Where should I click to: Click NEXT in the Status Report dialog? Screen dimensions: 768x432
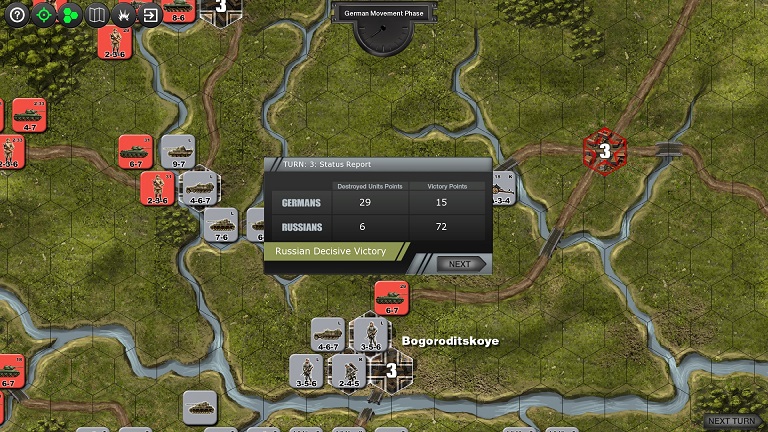(461, 264)
